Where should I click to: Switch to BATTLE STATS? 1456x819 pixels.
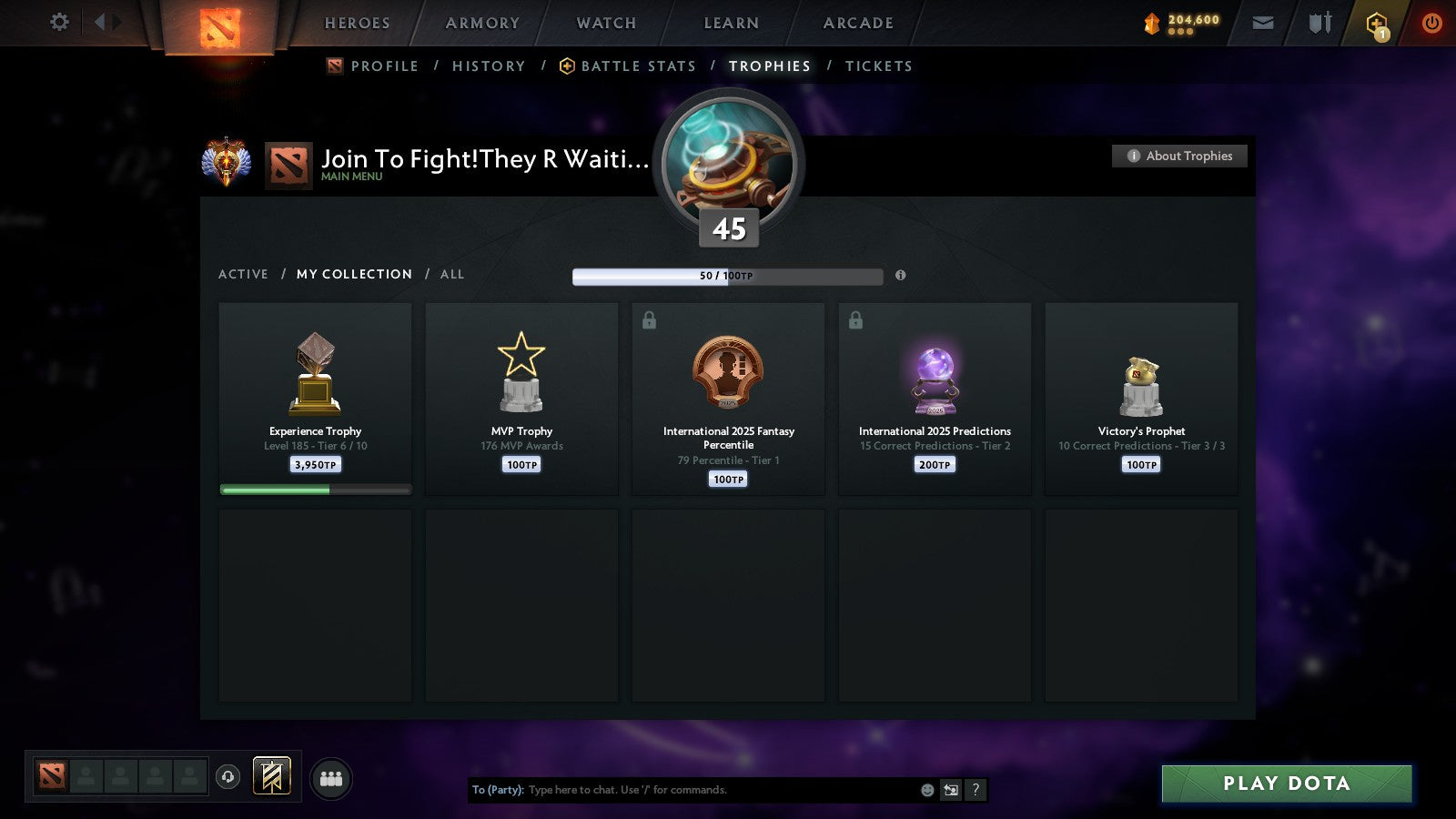pos(638,66)
